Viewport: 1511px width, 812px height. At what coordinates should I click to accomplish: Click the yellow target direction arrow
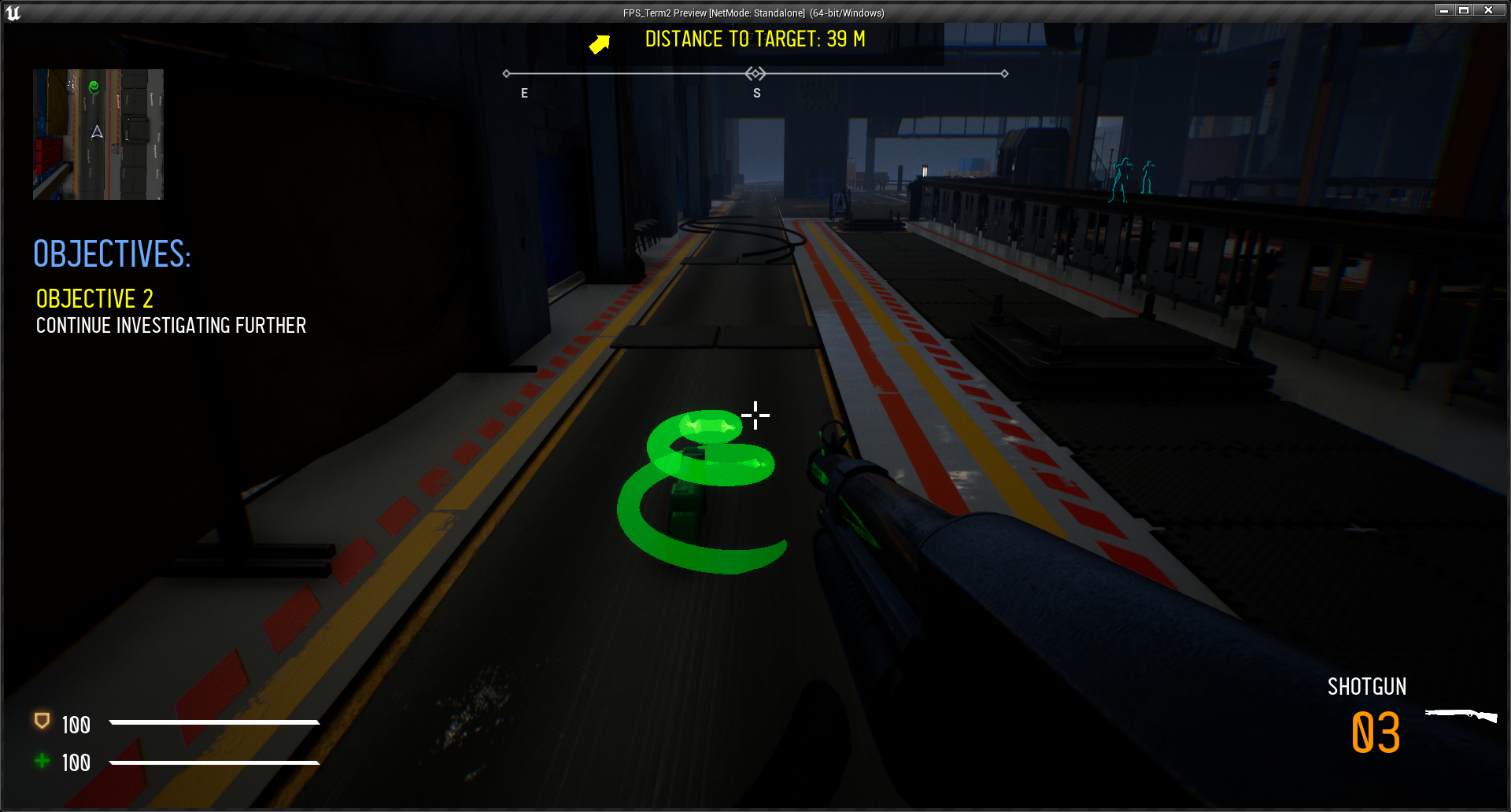point(600,44)
